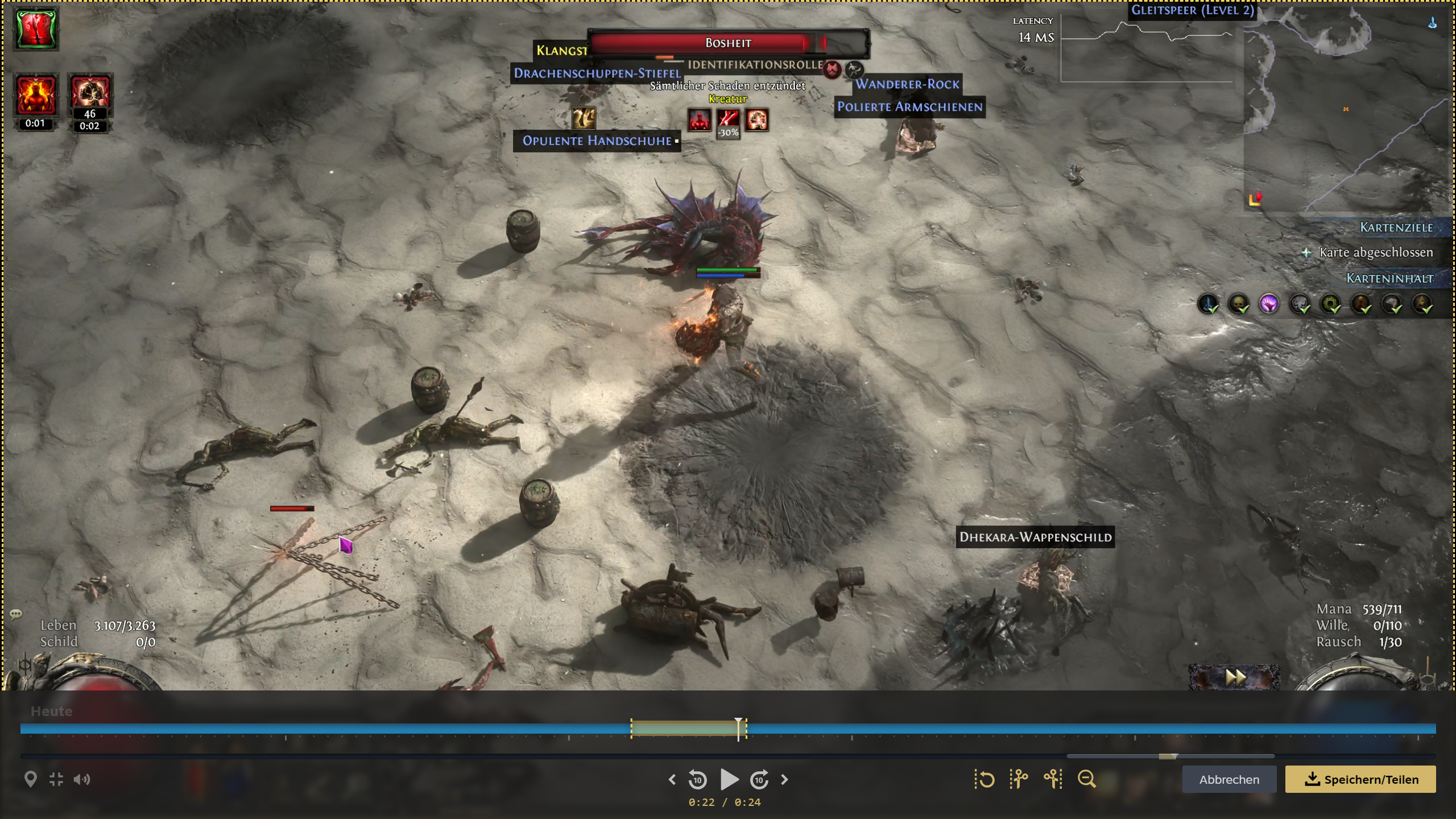Collect the Identifikationsrolle scroll label
This screenshot has height=819, width=1456.
point(755,65)
